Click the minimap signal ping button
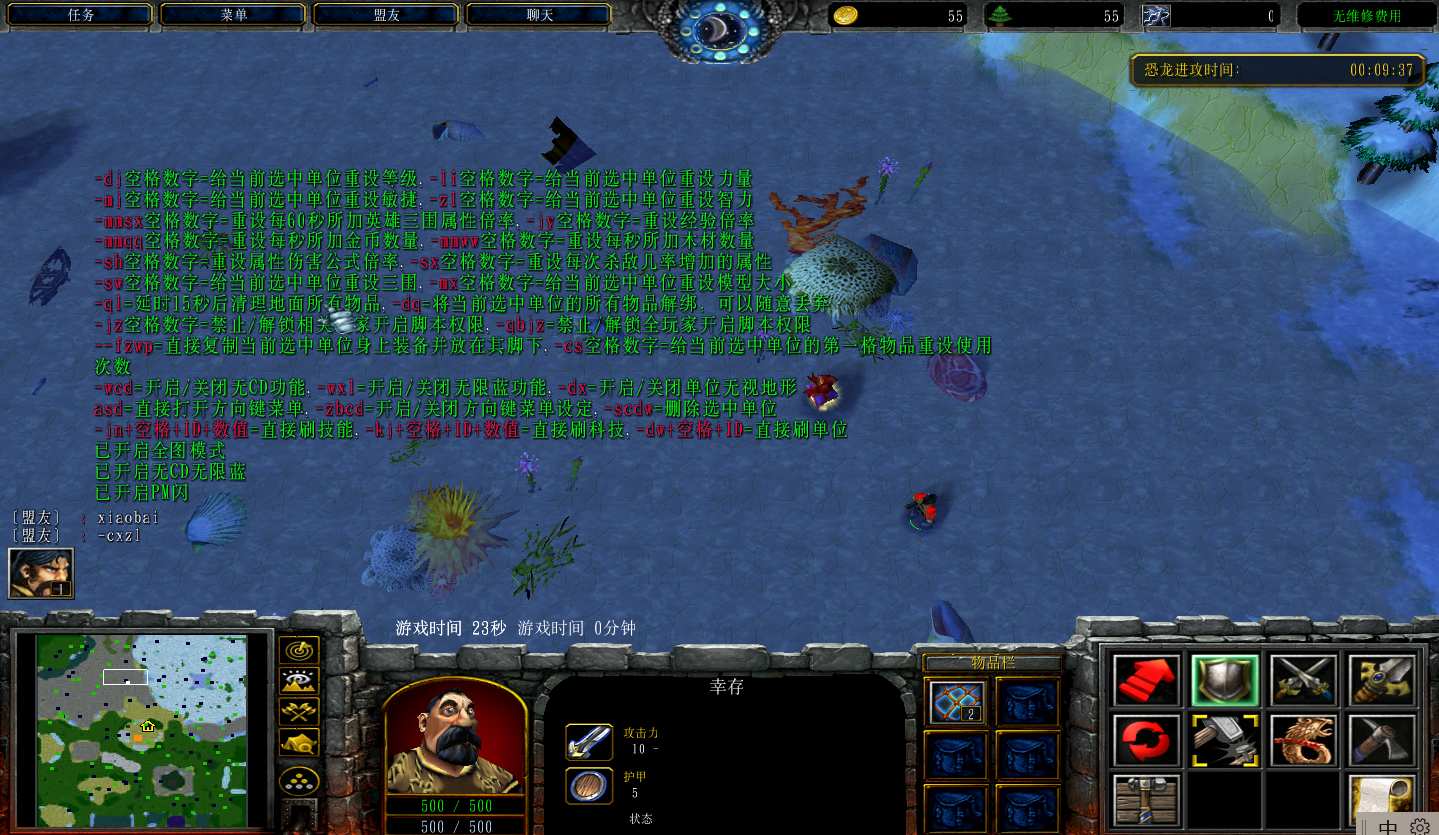Viewport: 1439px width, 835px height. point(299,650)
